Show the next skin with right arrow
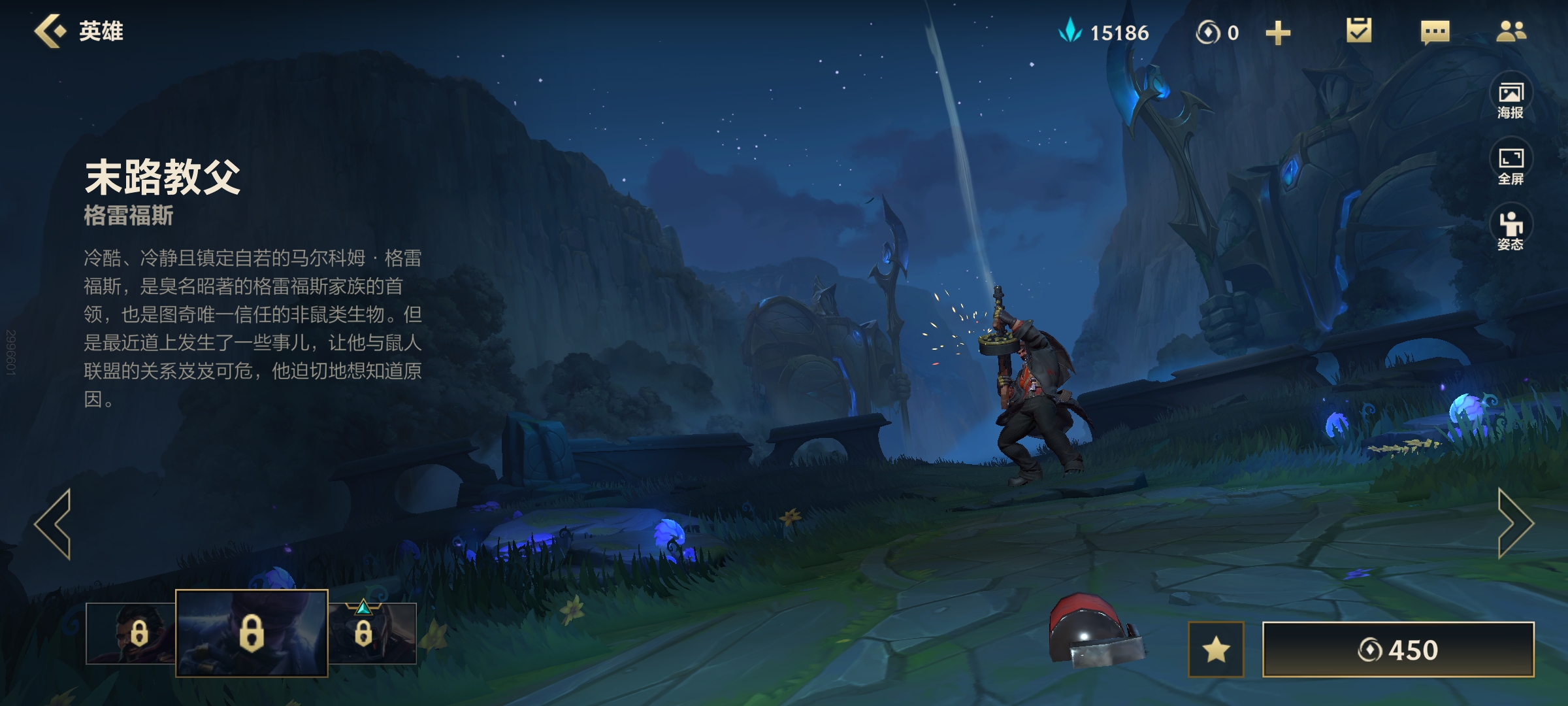 pos(1514,524)
